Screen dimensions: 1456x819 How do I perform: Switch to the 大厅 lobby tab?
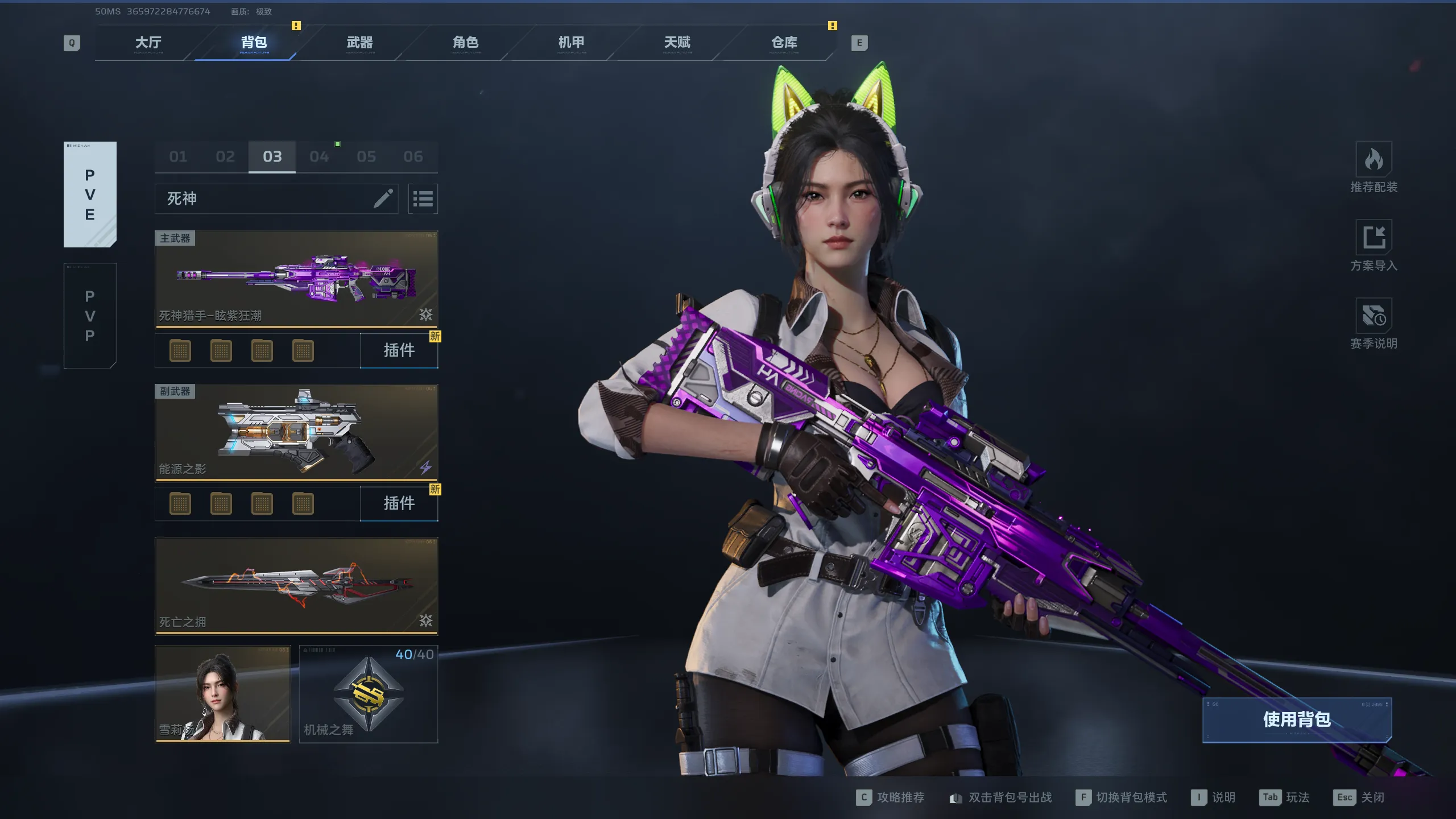click(148, 43)
